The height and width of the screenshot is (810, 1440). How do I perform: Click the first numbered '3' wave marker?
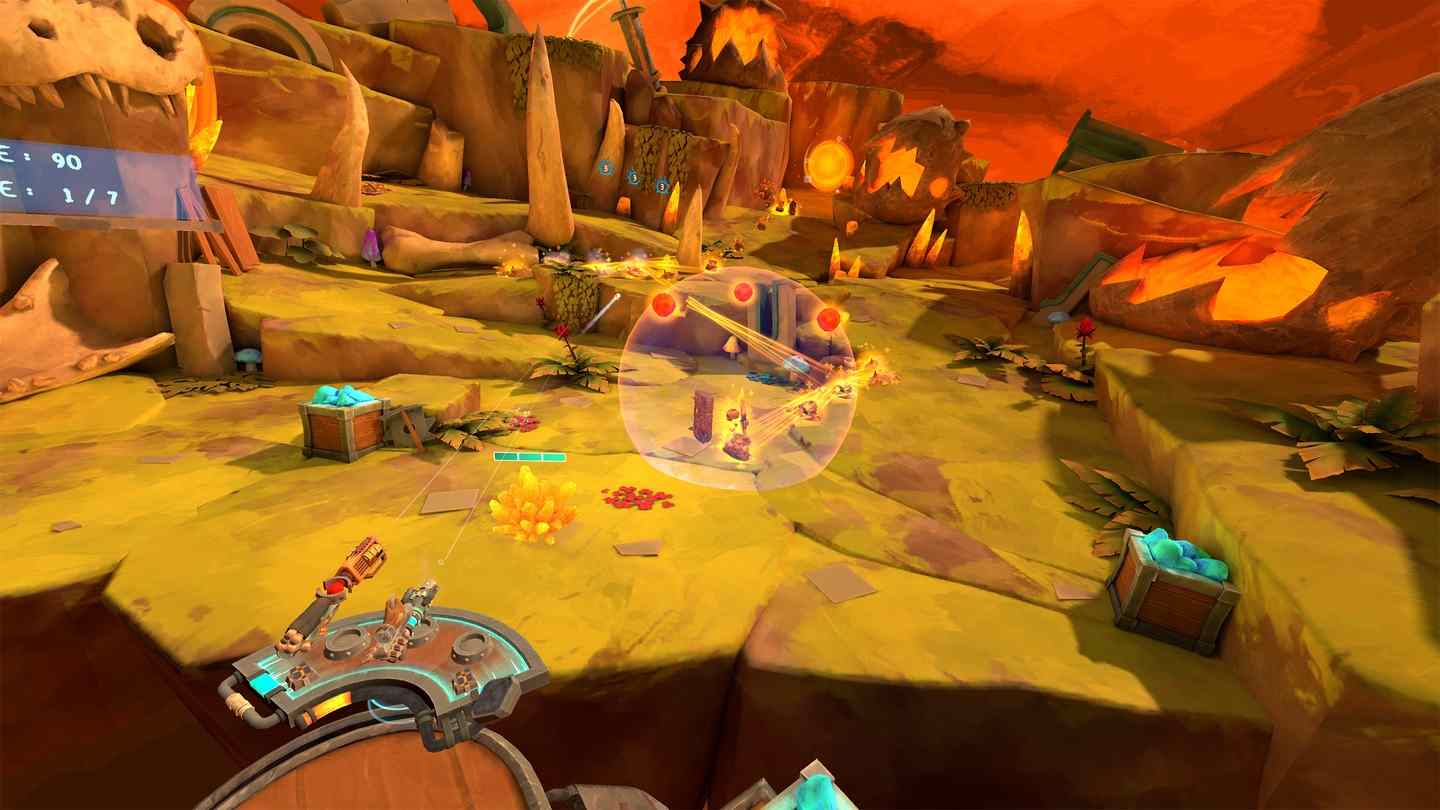coord(604,167)
